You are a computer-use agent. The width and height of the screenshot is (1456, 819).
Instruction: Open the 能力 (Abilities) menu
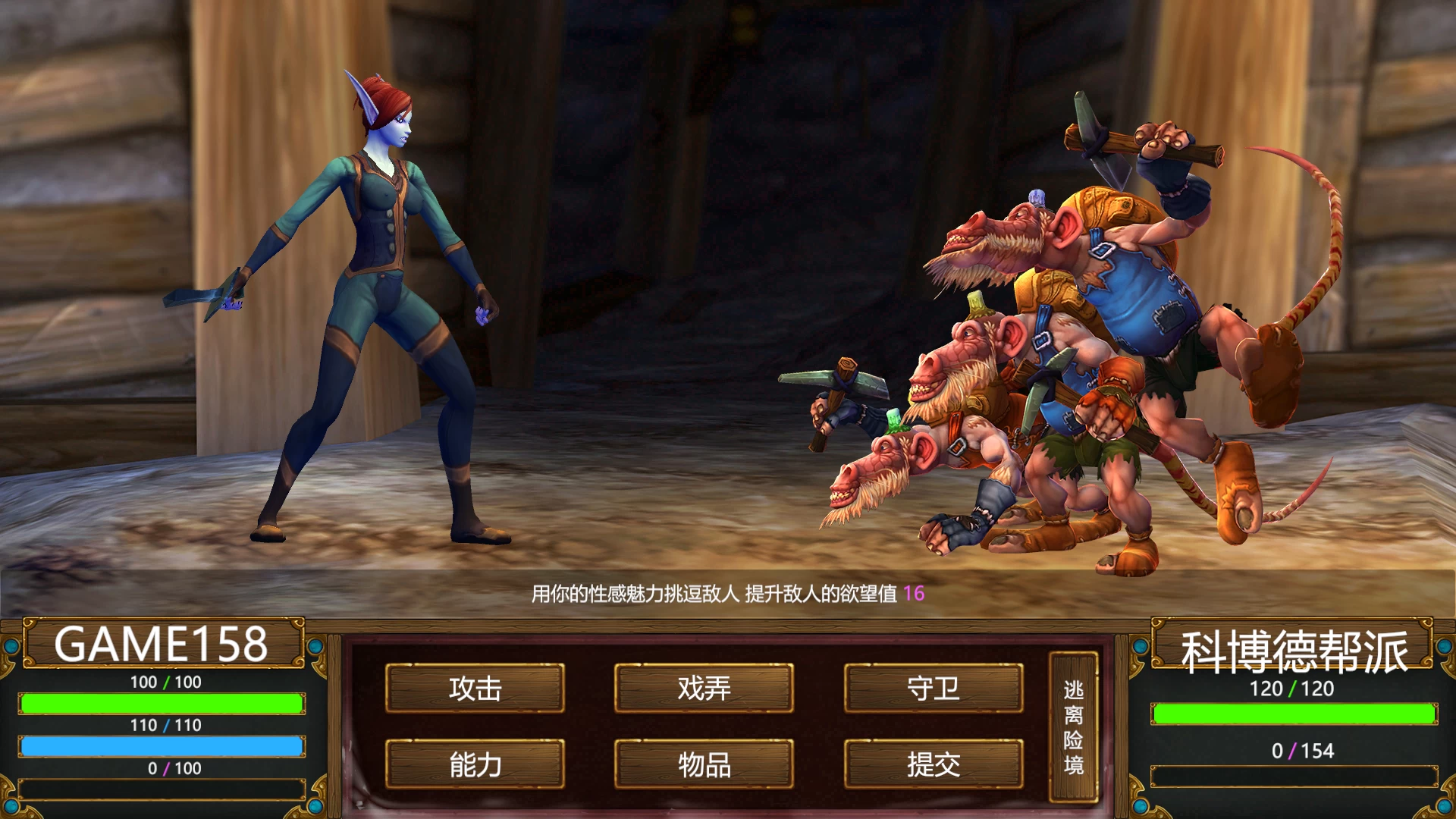click(475, 764)
